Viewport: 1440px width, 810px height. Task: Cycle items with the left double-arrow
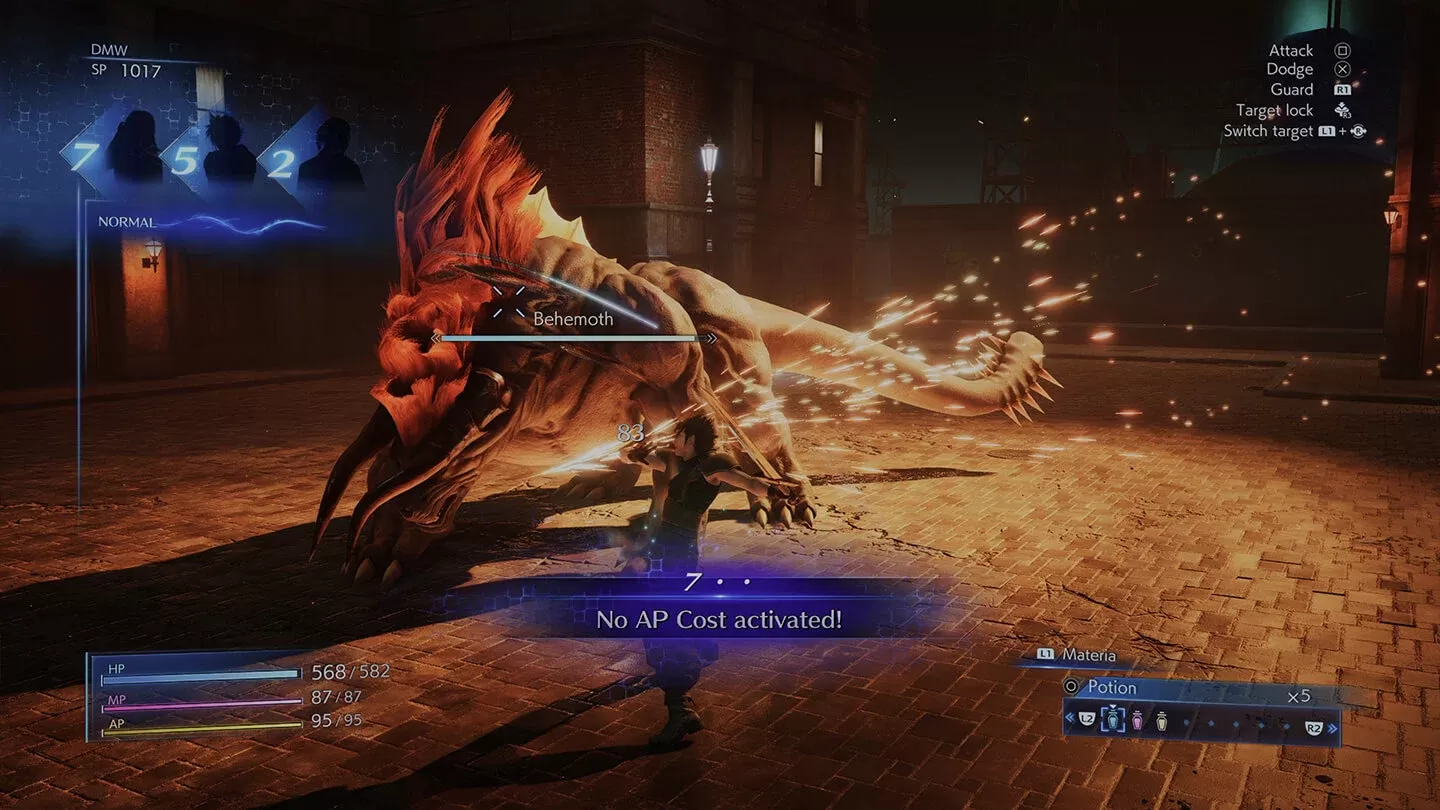[x=1070, y=718]
